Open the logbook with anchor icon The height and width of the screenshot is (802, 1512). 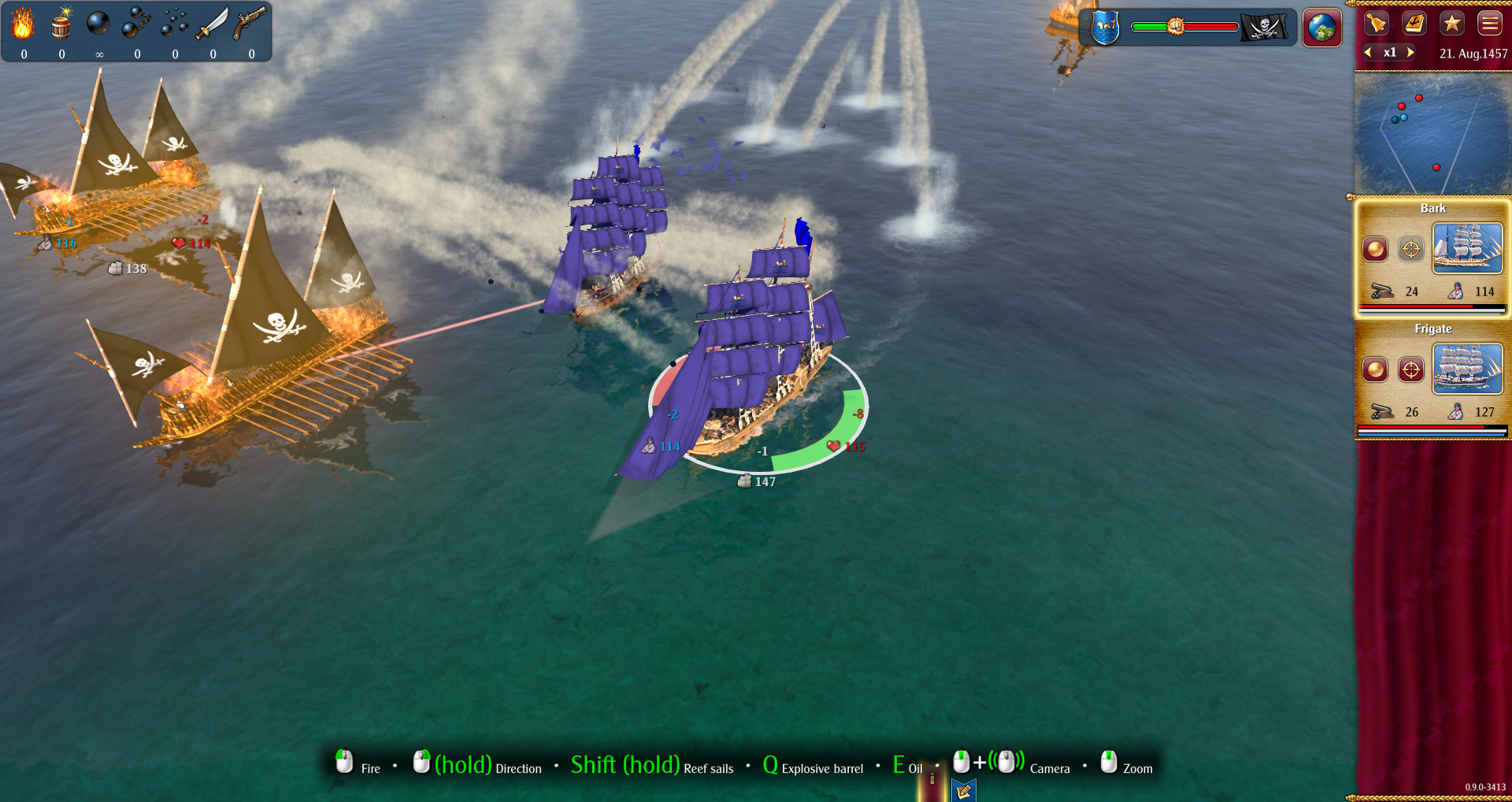[1414, 23]
